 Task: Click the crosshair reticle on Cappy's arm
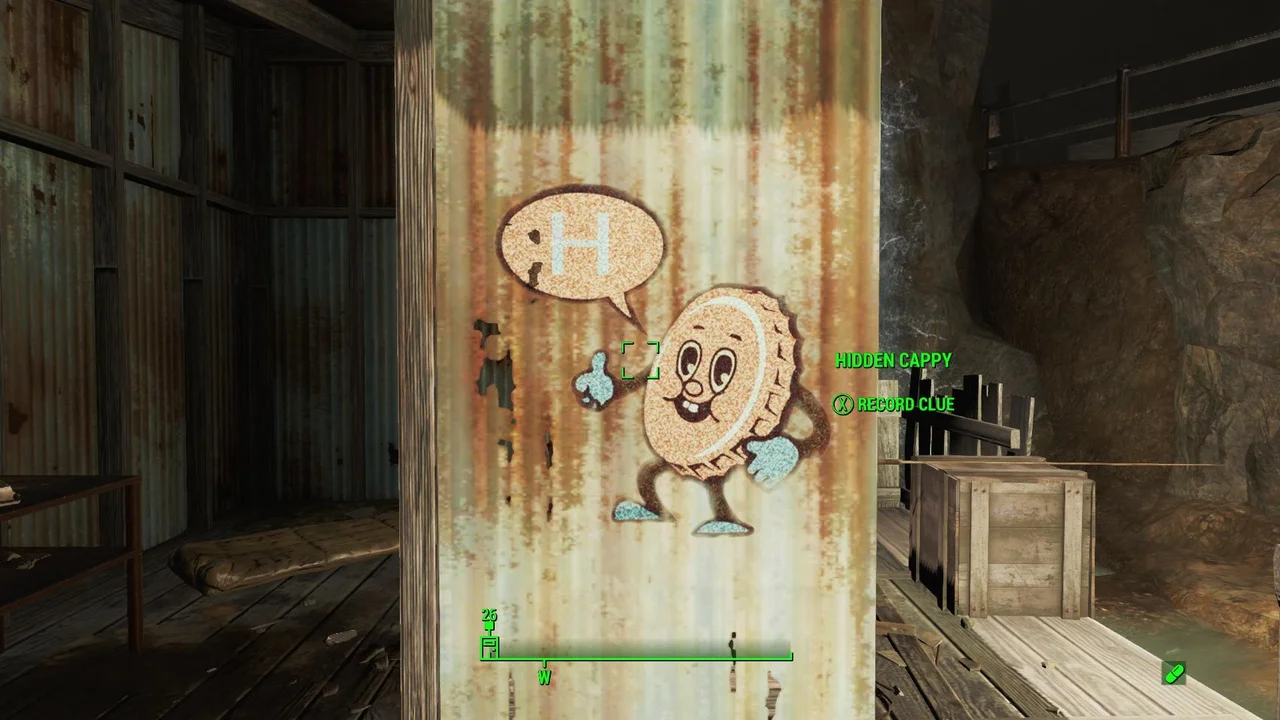(x=640, y=362)
